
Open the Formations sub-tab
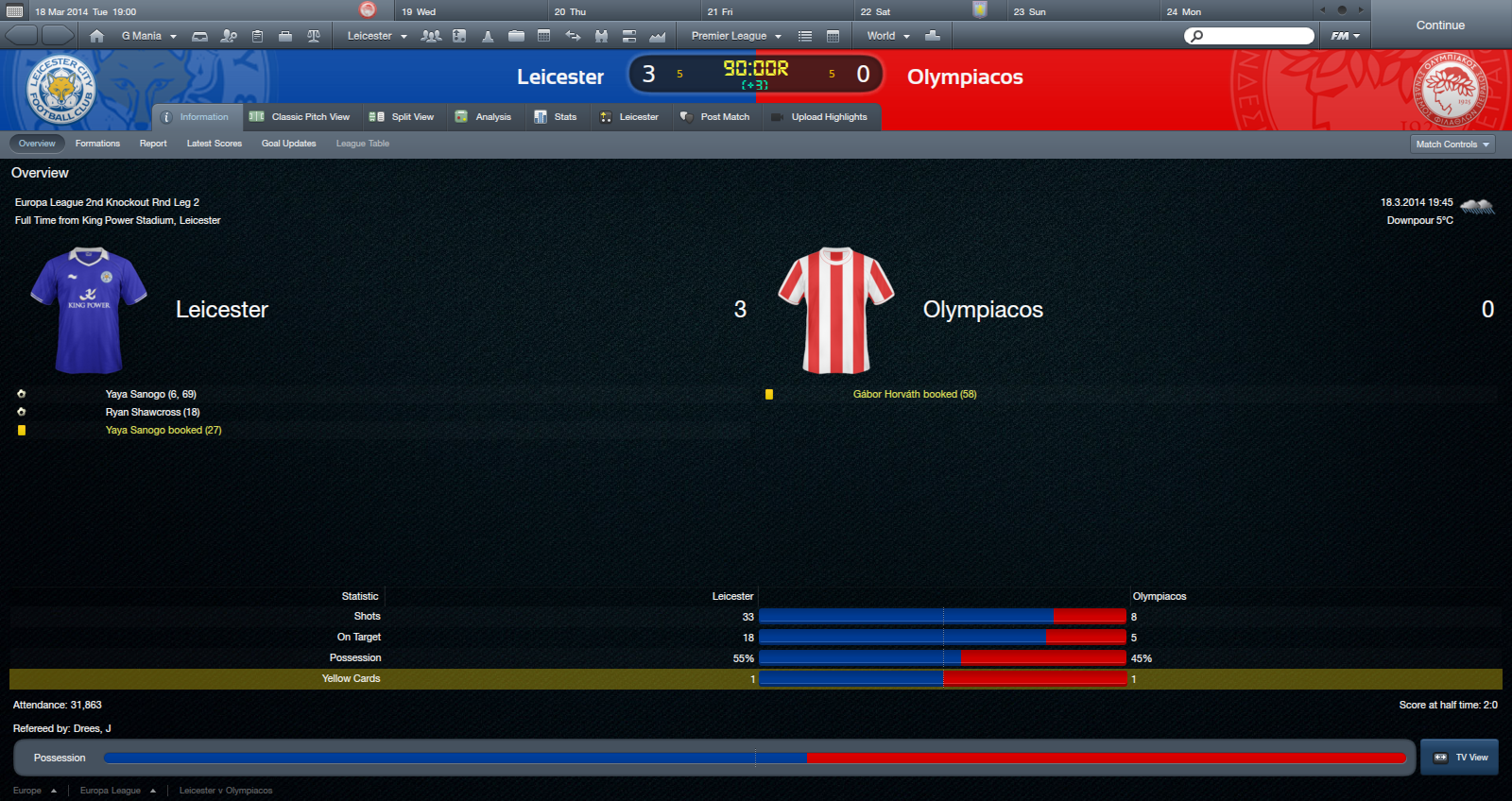tap(97, 144)
